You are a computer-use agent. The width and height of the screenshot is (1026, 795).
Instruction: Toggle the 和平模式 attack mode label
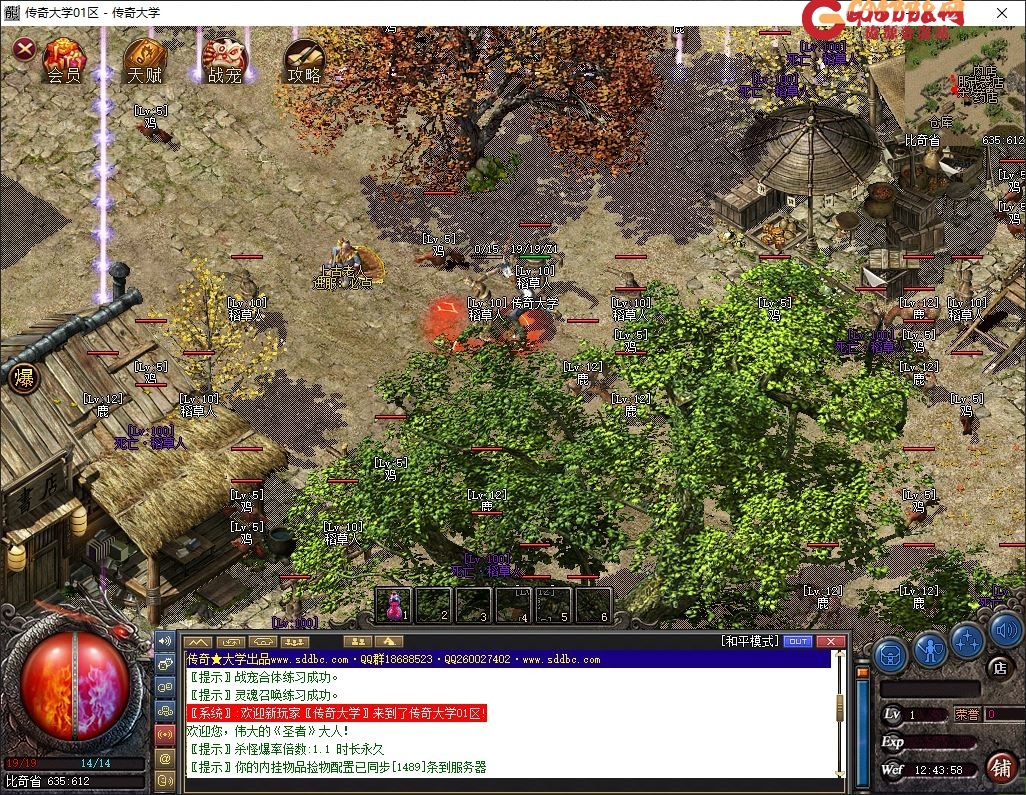[748, 641]
